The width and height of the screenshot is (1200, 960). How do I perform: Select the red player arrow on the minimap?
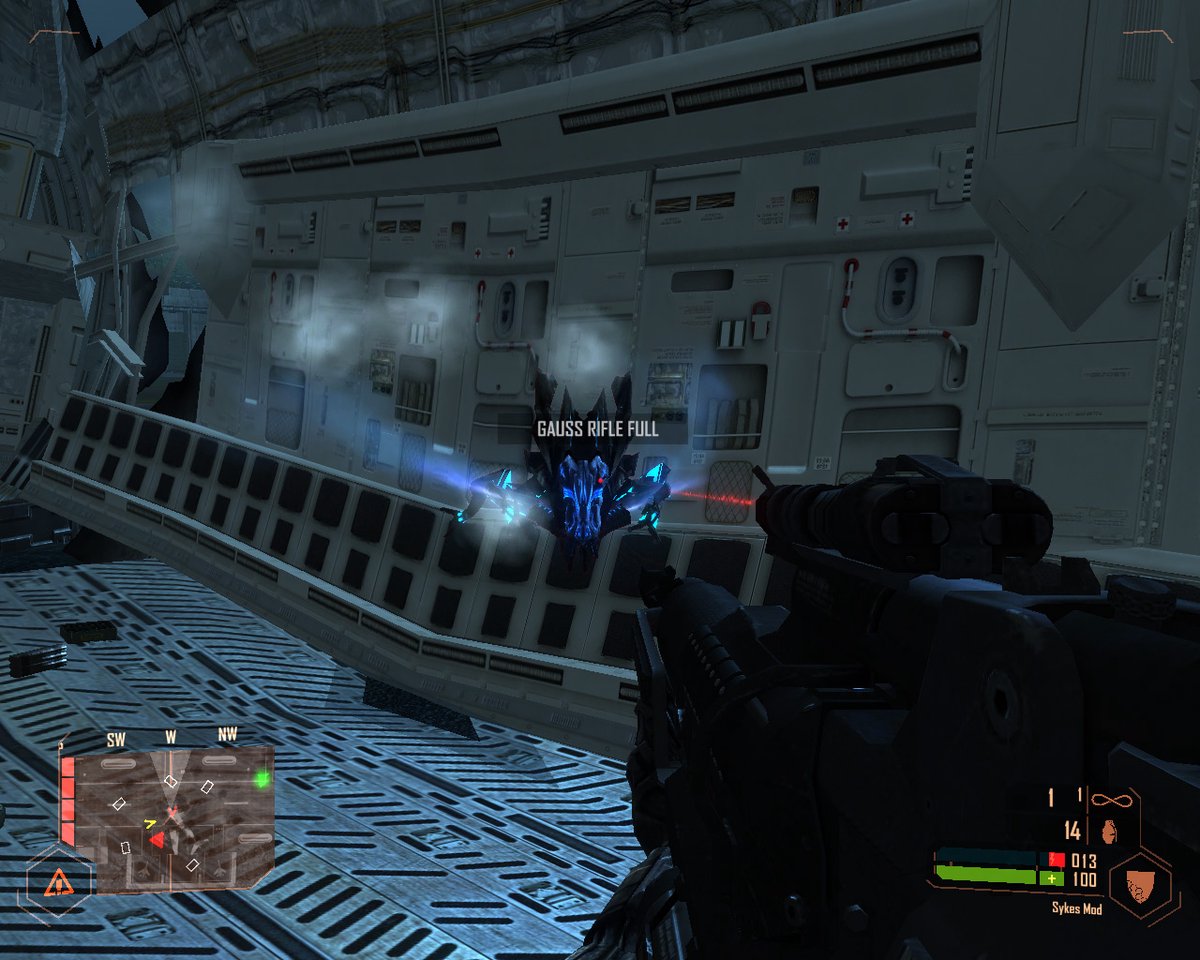click(x=157, y=841)
